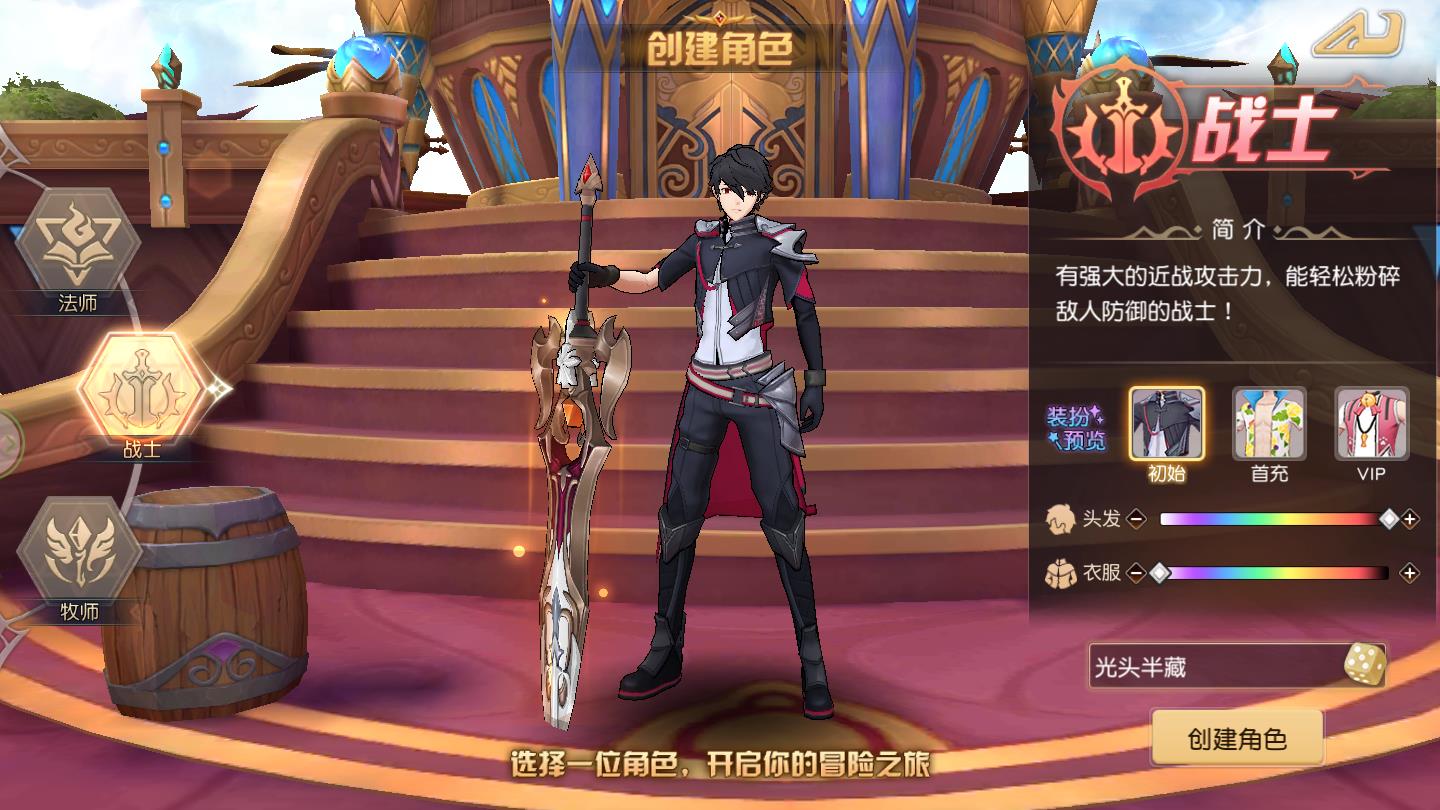Preview the 首充 first-recharge outfit

click(x=1269, y=424)
